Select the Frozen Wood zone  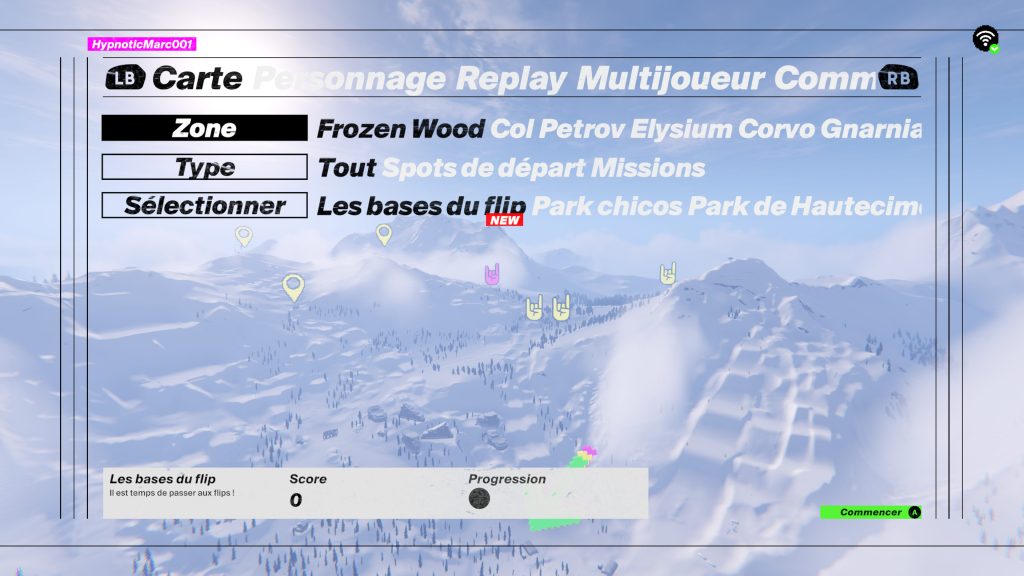400,129
